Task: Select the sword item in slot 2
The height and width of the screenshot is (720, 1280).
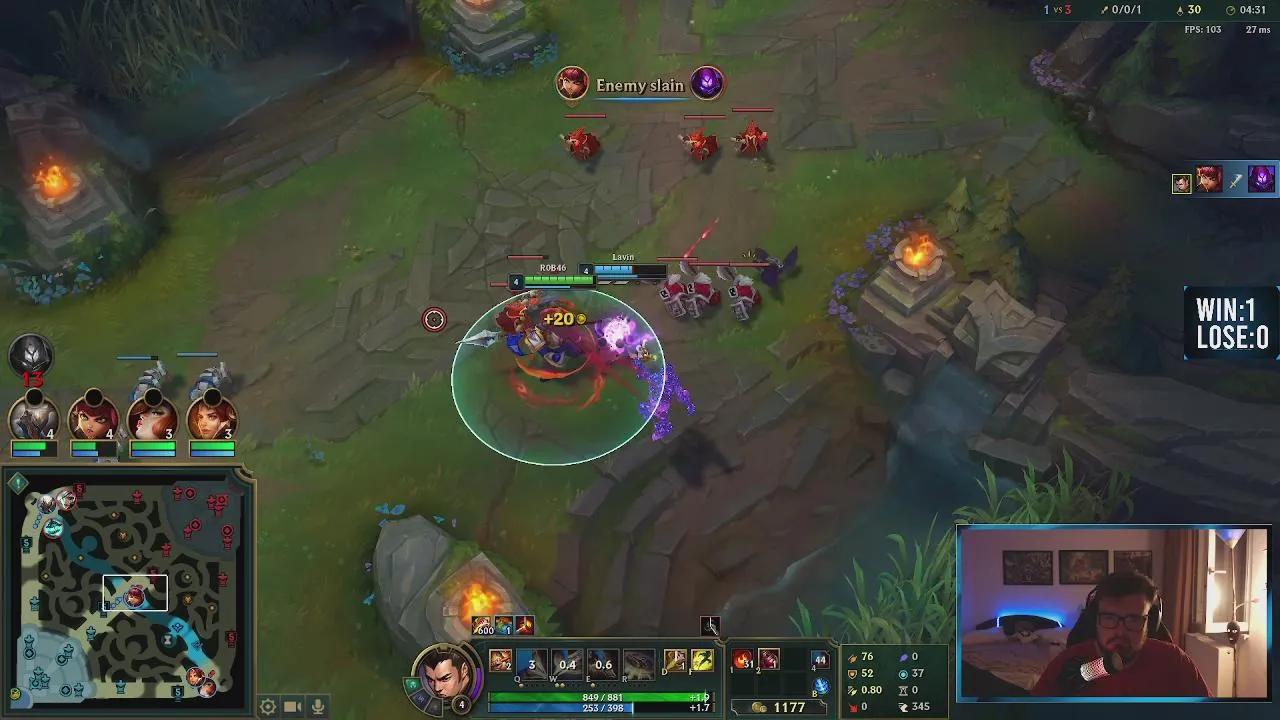Action: 769,659
